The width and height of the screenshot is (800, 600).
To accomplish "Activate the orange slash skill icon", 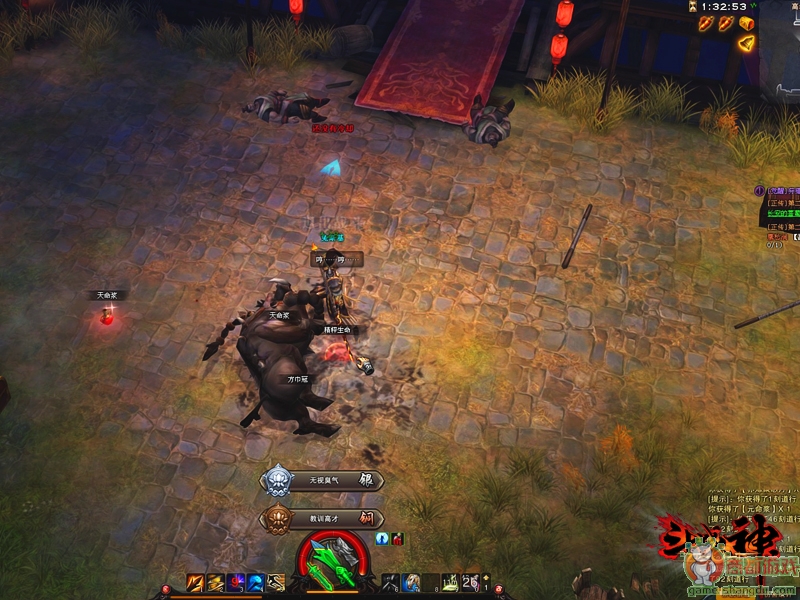I will [197, 583].
